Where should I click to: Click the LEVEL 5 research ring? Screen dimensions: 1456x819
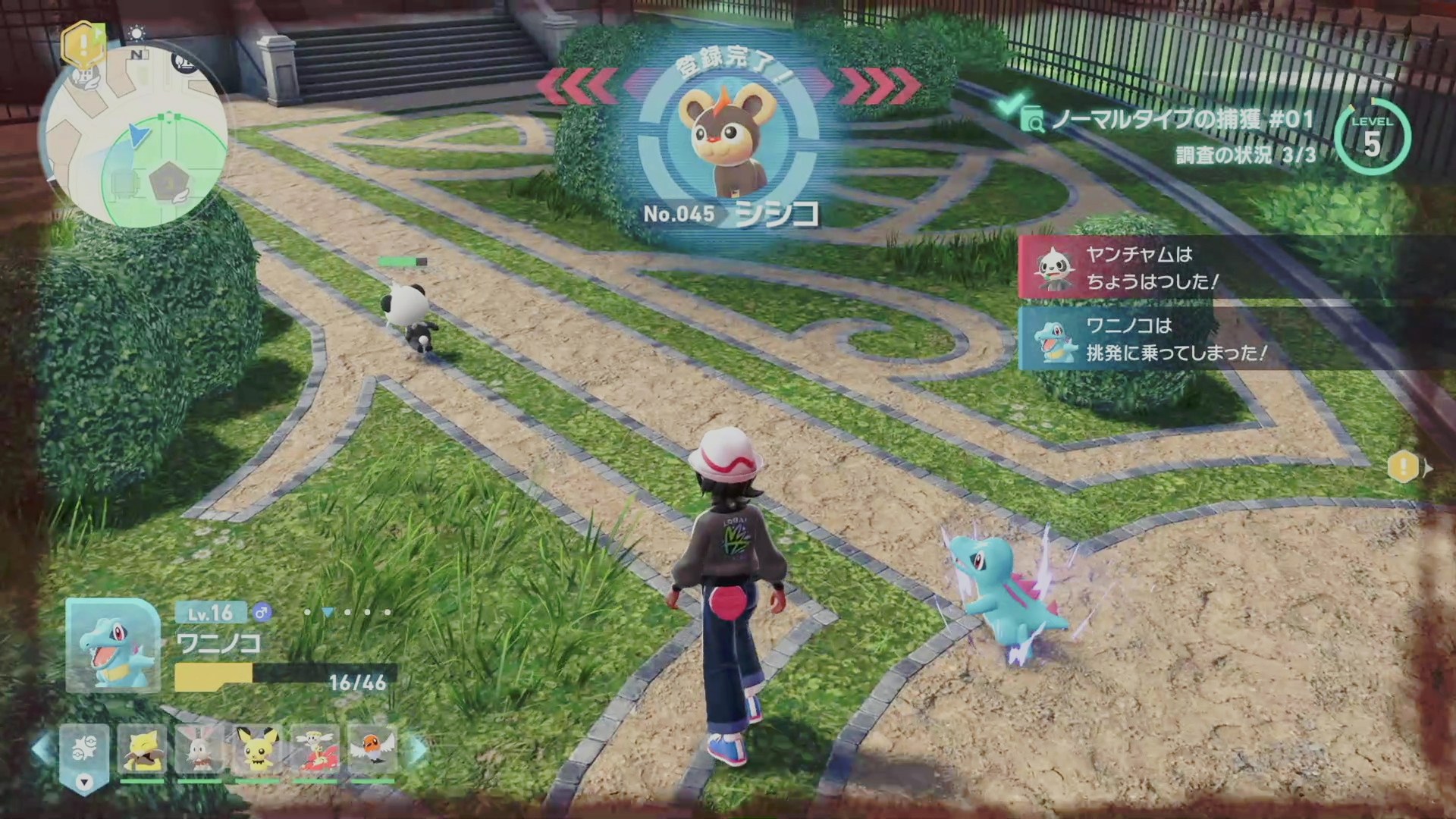[1372, 137]
